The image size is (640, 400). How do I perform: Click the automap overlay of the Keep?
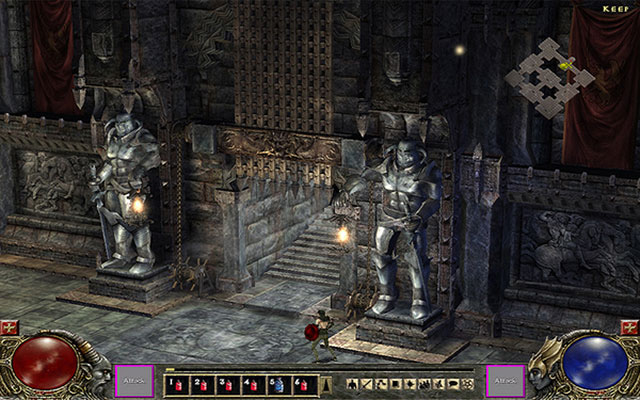click(x=547, y=75)
